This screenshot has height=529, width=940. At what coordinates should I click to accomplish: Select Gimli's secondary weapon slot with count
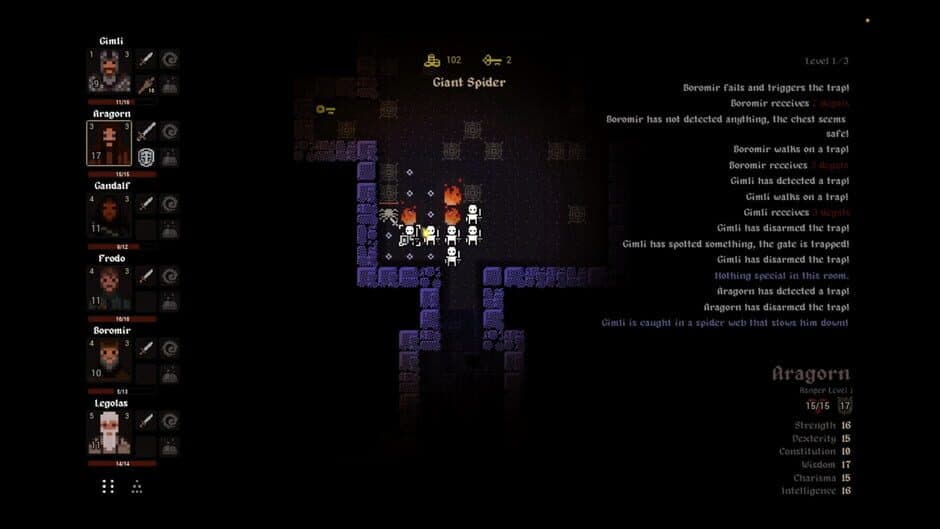(x=146, y=84)
